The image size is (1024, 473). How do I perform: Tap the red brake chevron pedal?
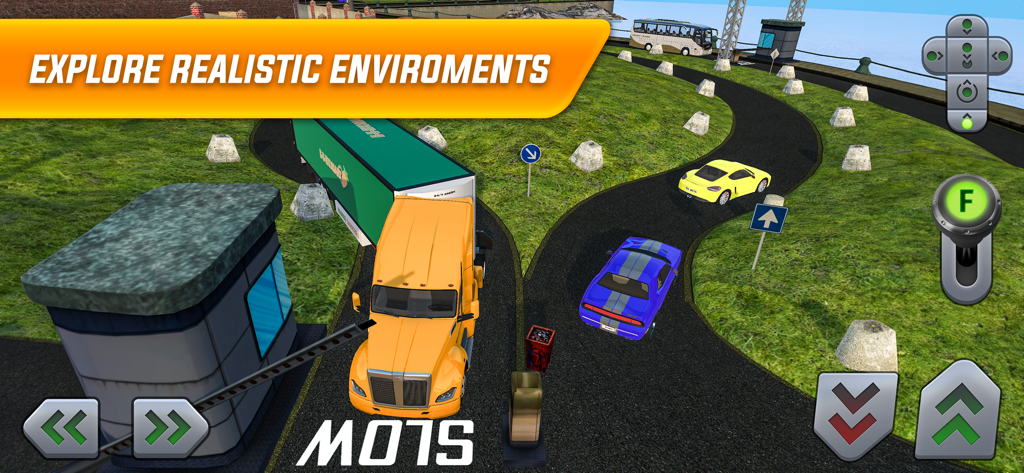855,414
